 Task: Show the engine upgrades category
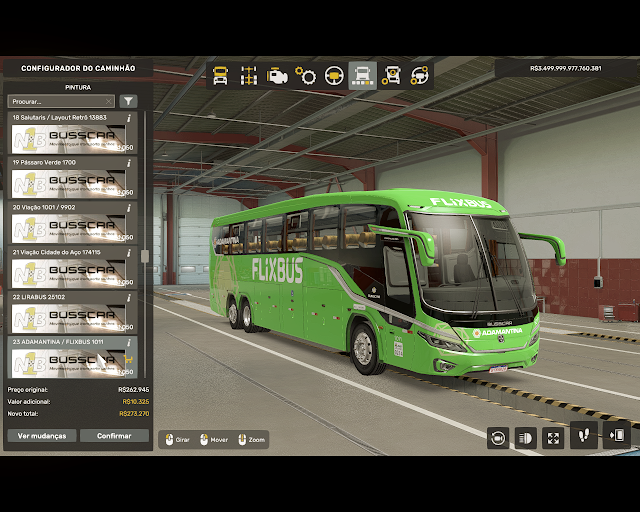pos(277,75)
